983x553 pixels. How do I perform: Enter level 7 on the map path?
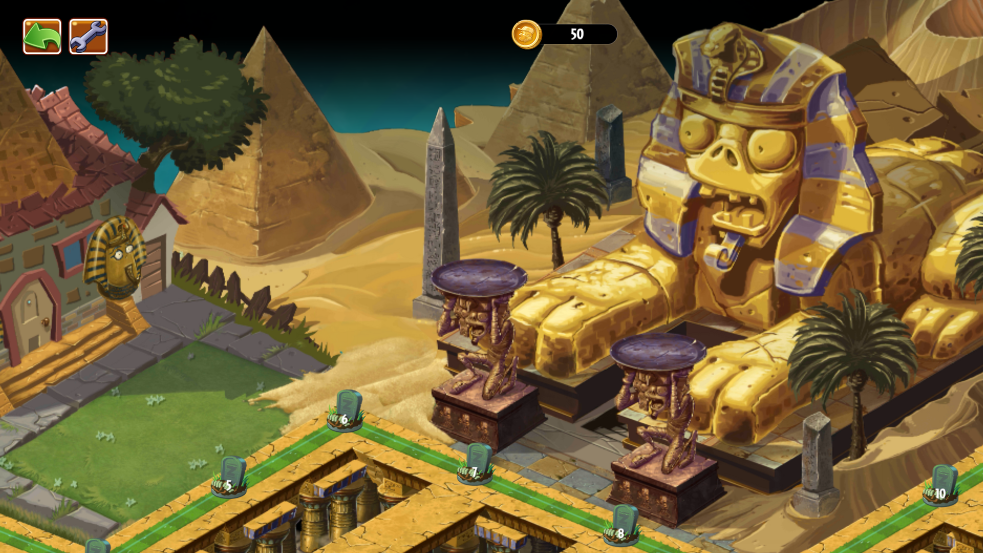tap(477, 462)
